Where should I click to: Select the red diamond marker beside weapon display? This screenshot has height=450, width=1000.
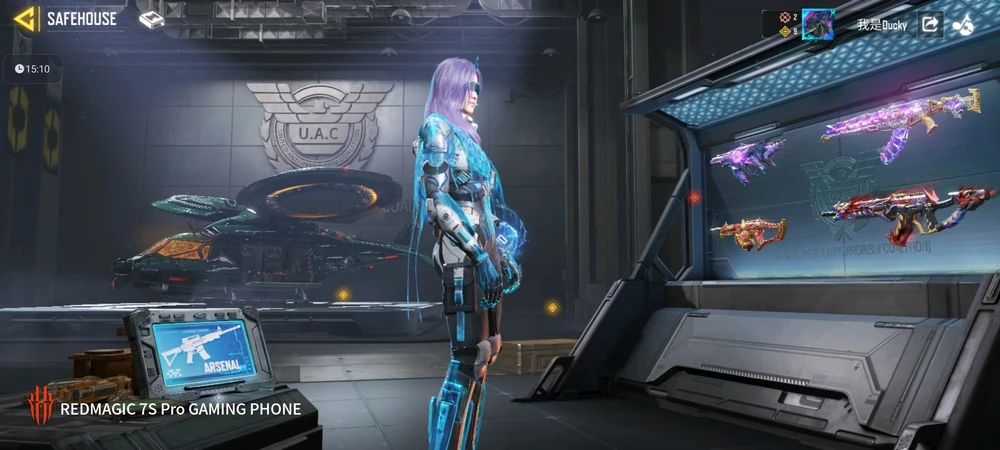(693, 197)
